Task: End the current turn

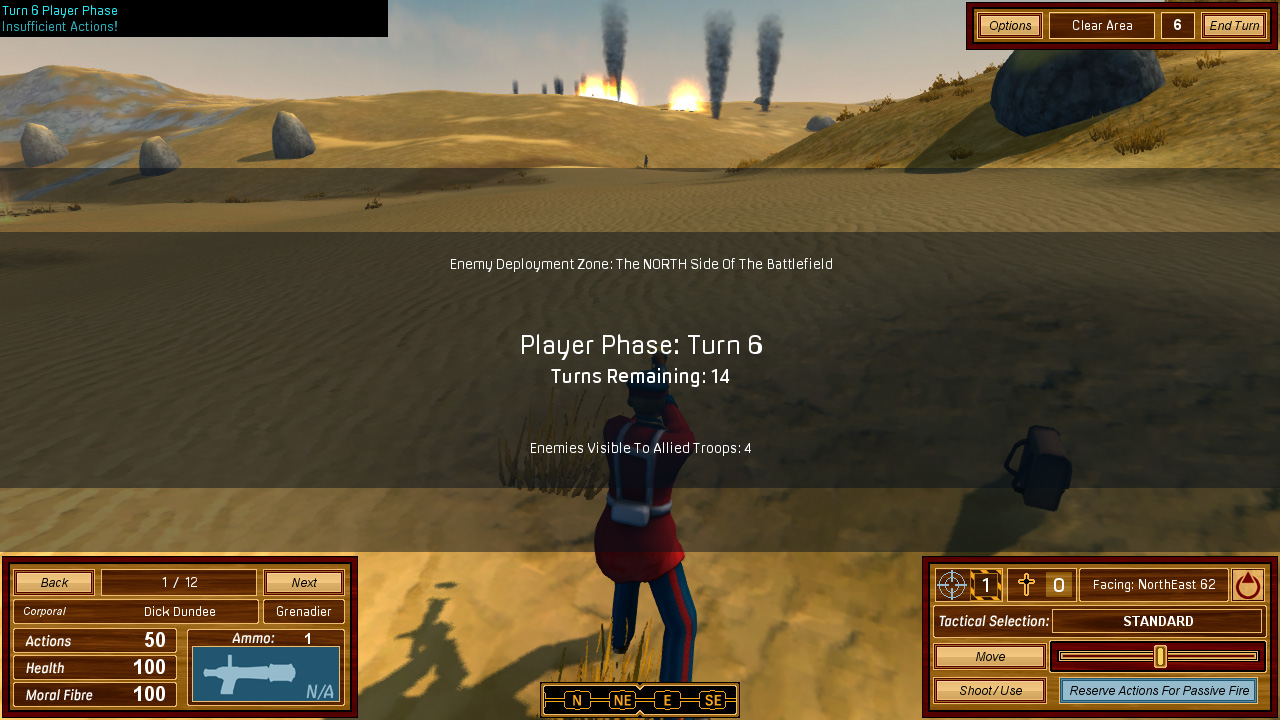Action: coord(1234,25)
